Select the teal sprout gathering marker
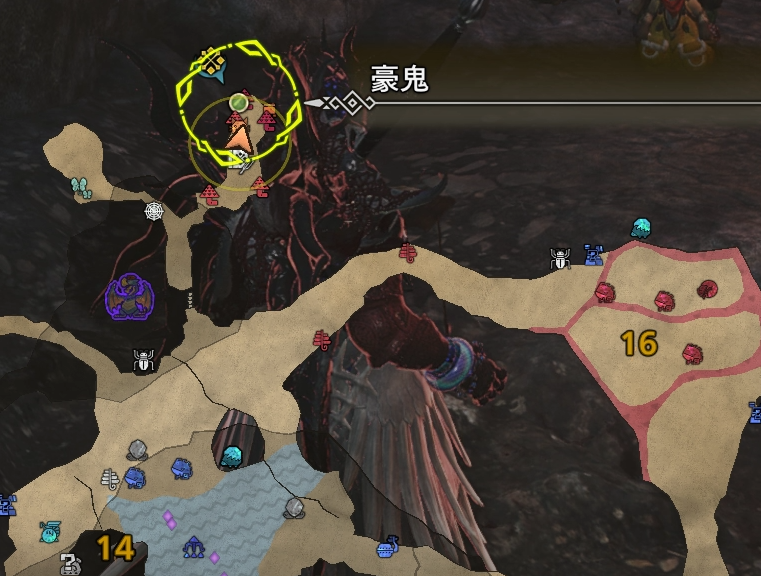This screenshot has height=576, width=761. pos(81,187)
